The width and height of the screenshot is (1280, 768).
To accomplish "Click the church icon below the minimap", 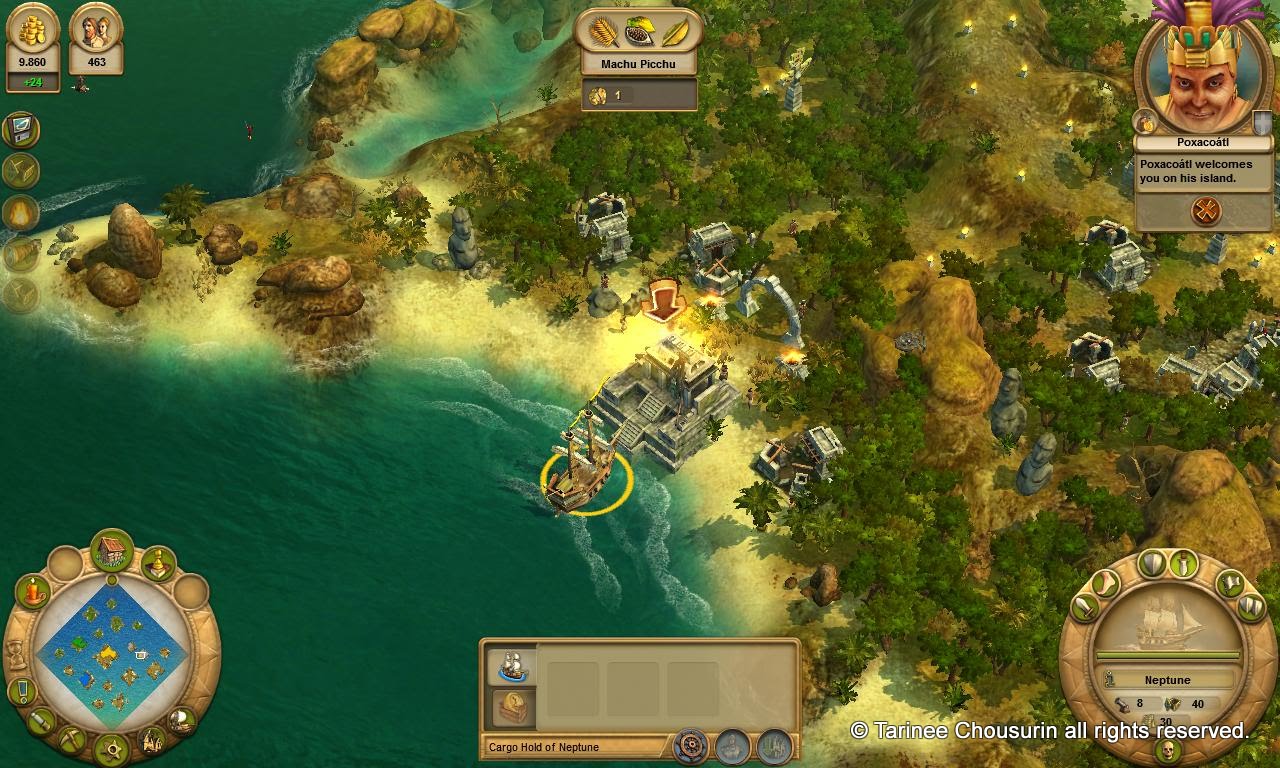I will 152,740.
